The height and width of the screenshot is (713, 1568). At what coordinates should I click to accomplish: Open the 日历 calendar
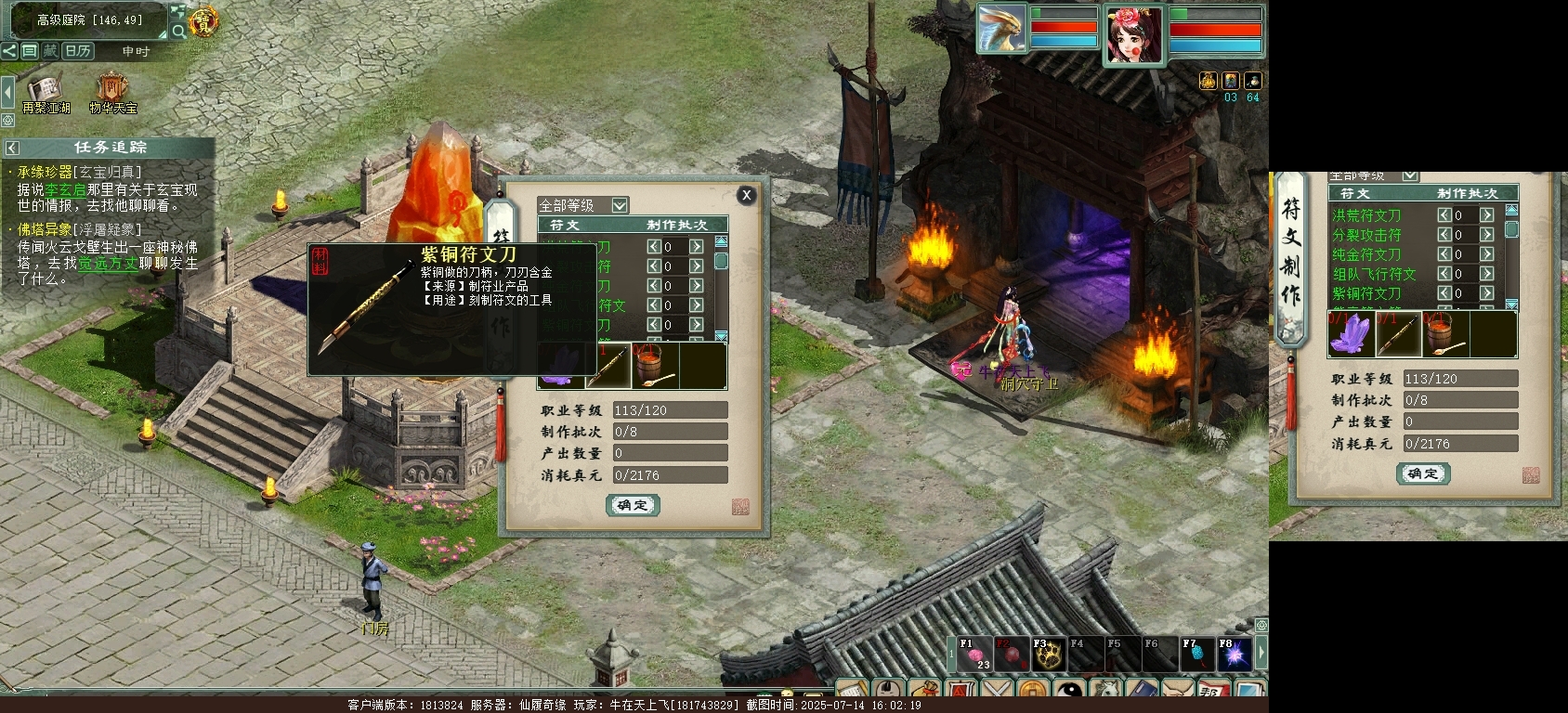coord(77,51)
